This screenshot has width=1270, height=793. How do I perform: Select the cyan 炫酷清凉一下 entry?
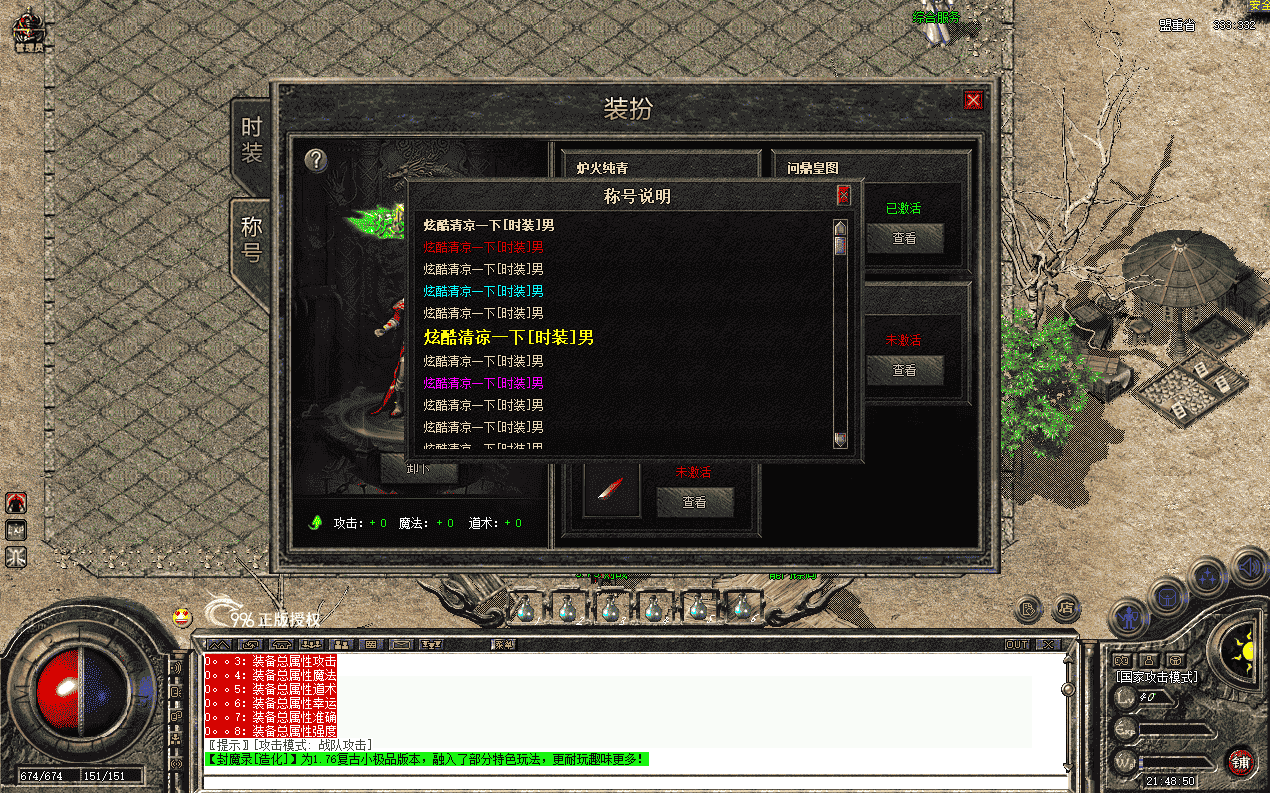tap(483, 291)
